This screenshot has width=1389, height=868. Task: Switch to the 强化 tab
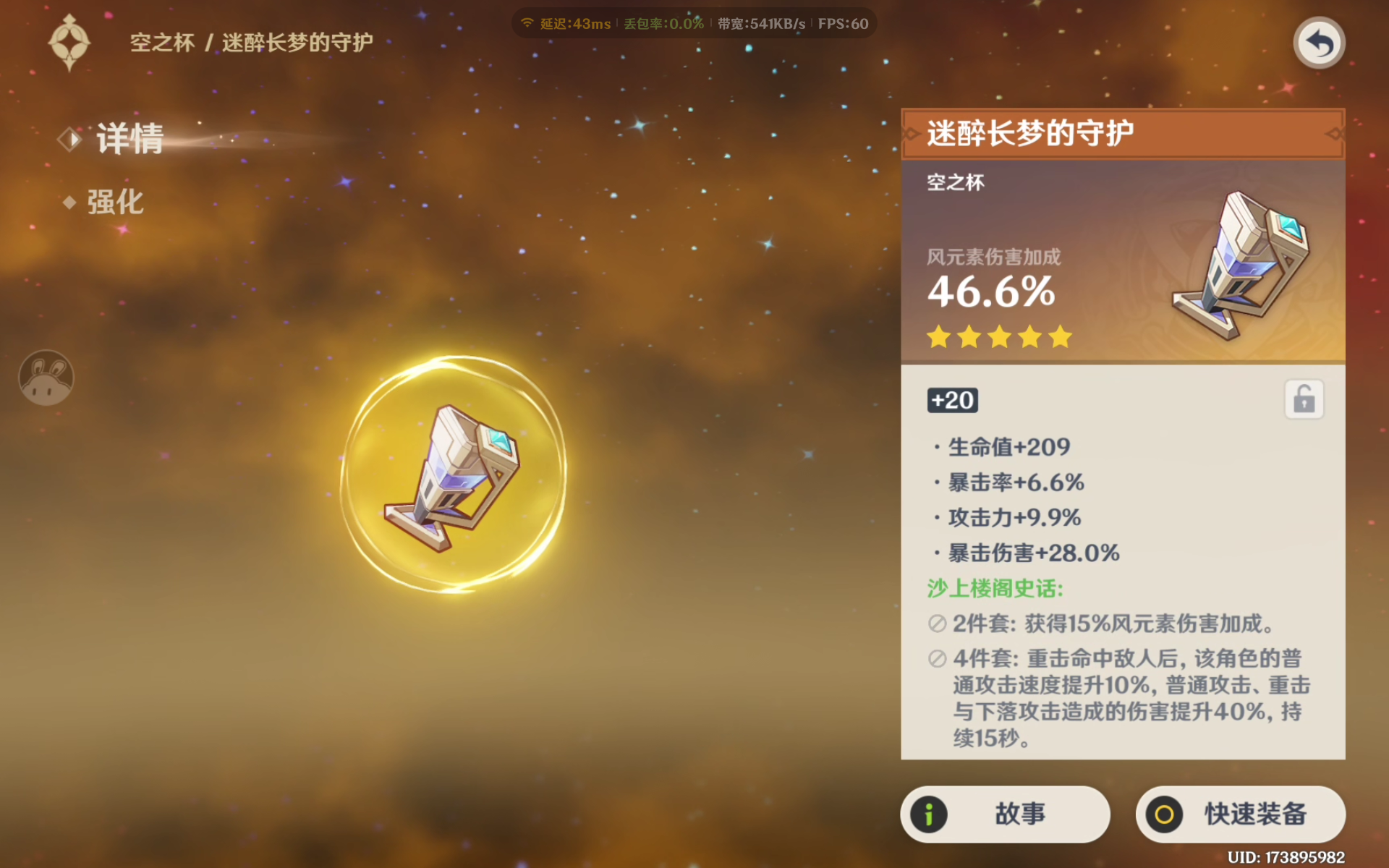[114, 203]
